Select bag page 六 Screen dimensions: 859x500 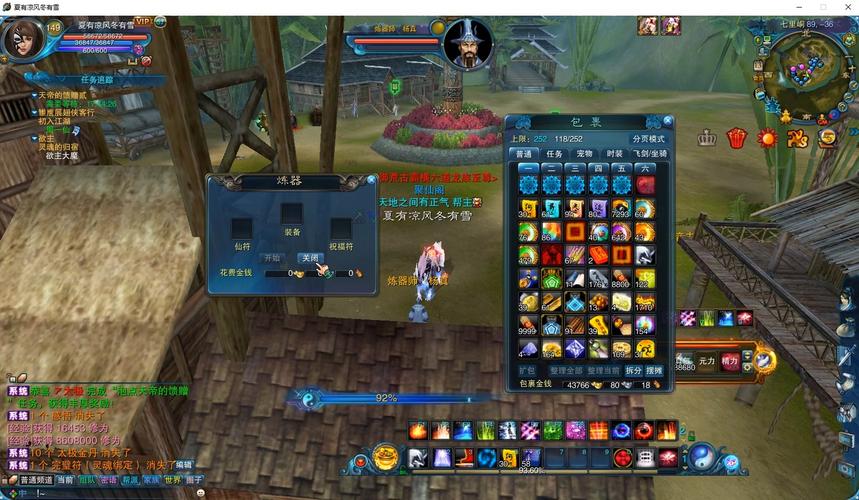point(645,169)
